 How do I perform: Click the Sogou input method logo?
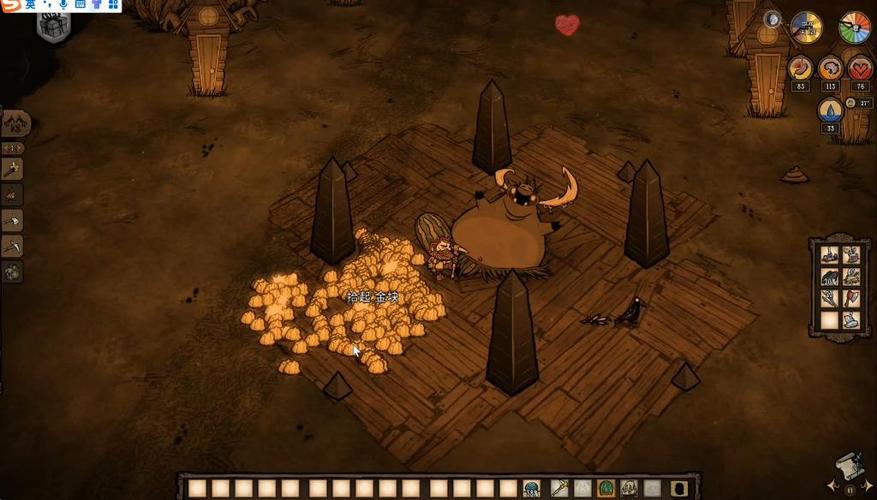[12, 6]
